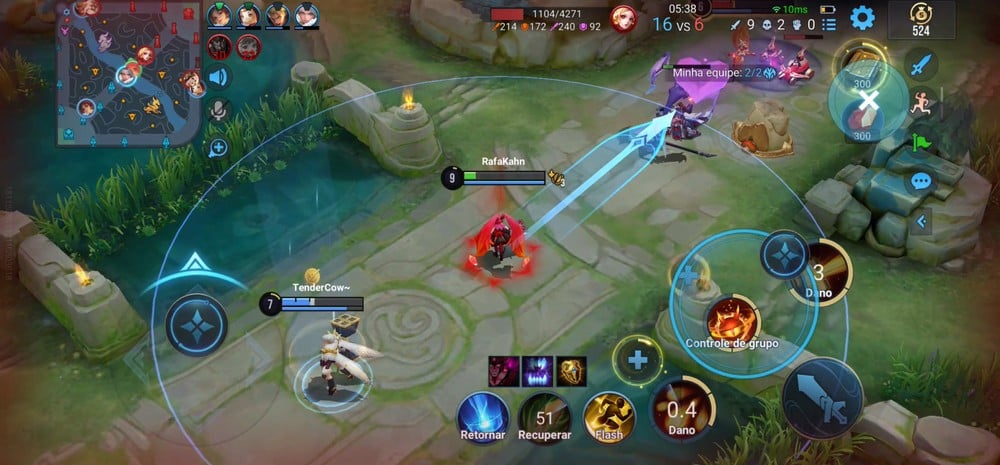Send the running retreat signal

[x=920, y=103]
